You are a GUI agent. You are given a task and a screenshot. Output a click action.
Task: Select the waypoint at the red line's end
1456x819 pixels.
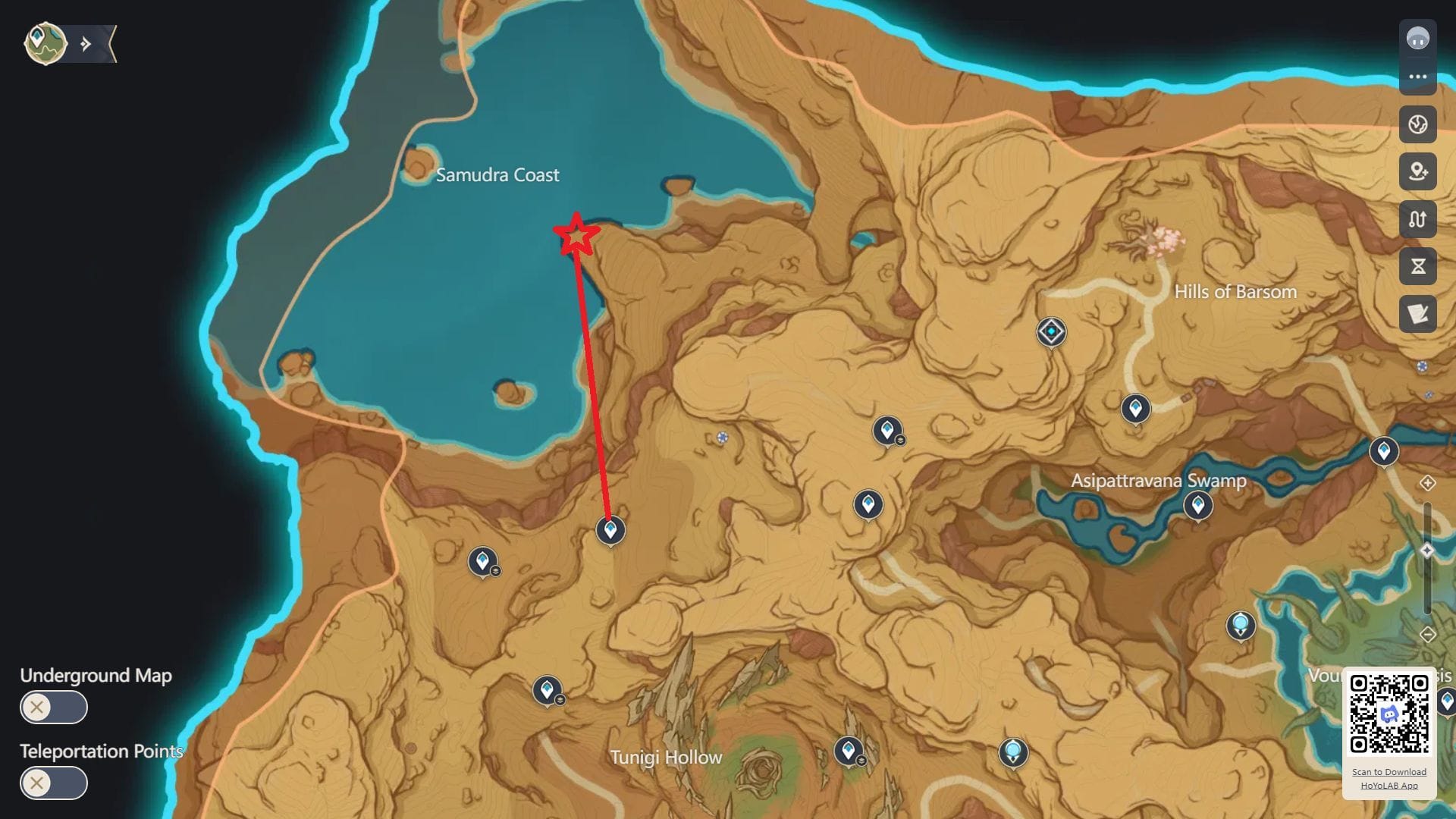pos(610,530)
